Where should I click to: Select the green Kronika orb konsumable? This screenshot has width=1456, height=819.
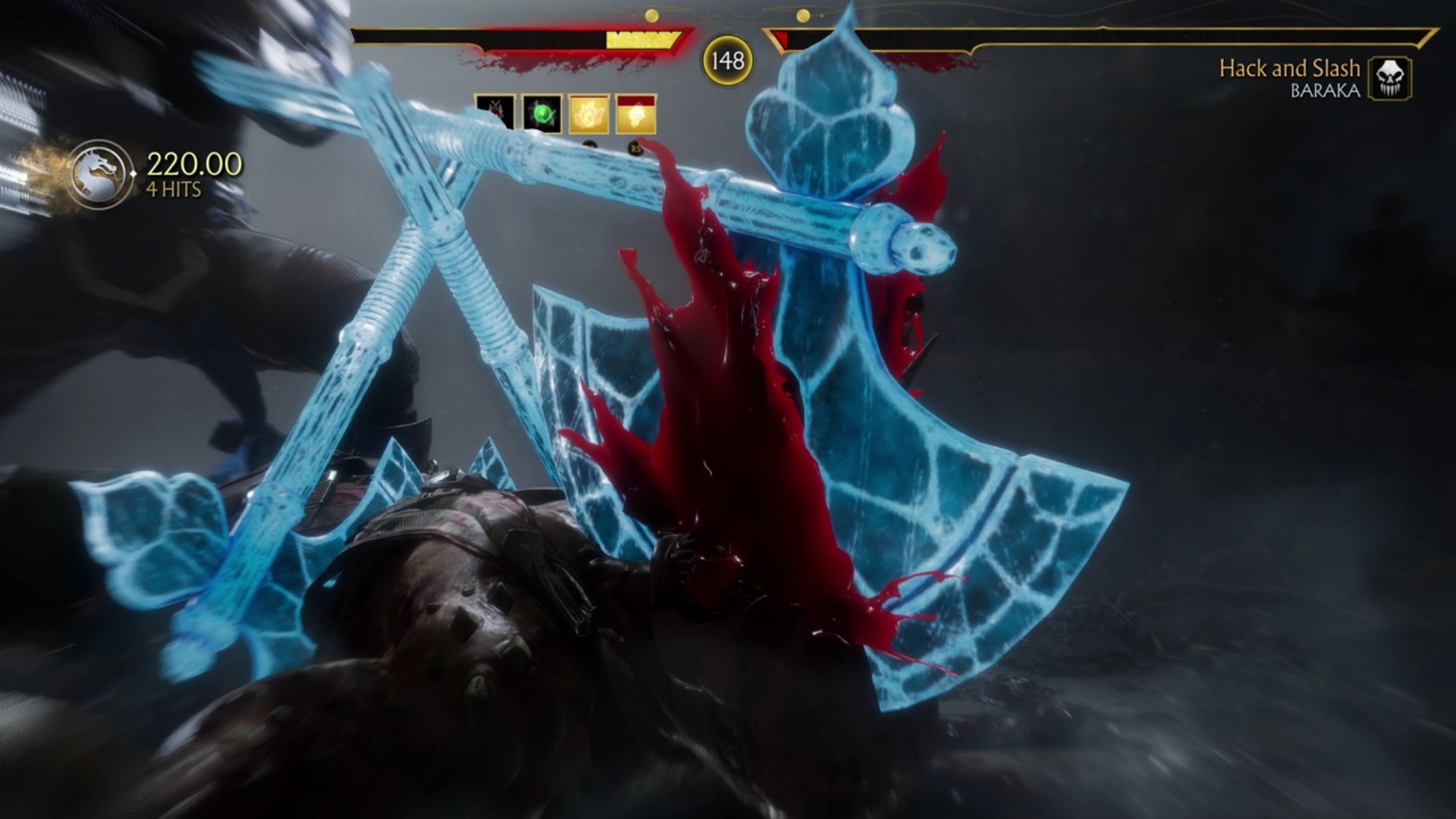coord(542,114)
